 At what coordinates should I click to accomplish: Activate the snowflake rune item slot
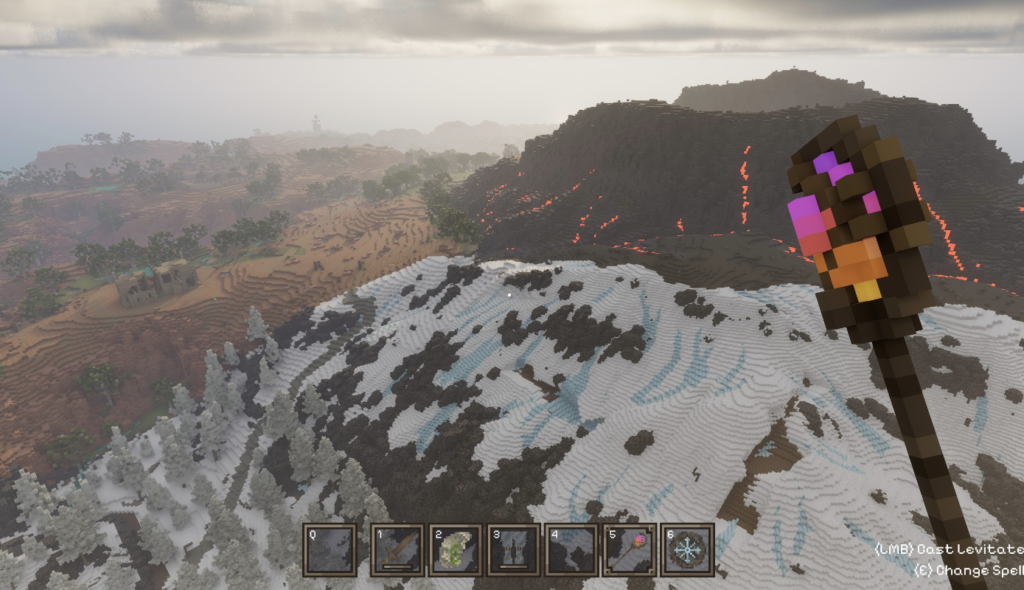[x=688, y=550]
